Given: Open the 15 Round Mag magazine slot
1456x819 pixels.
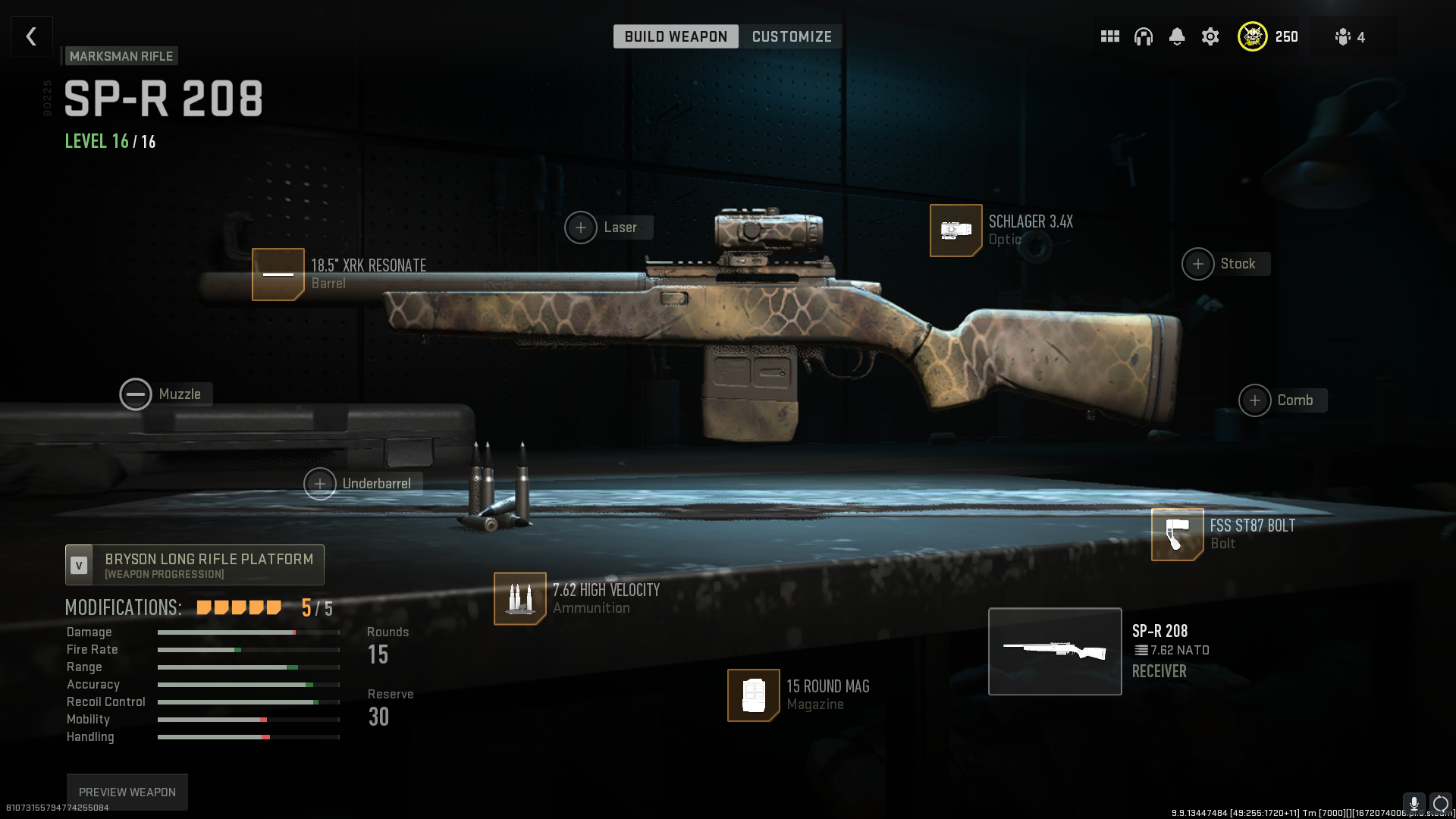Looking at the screenshot, I should click(x=754, y=695).
